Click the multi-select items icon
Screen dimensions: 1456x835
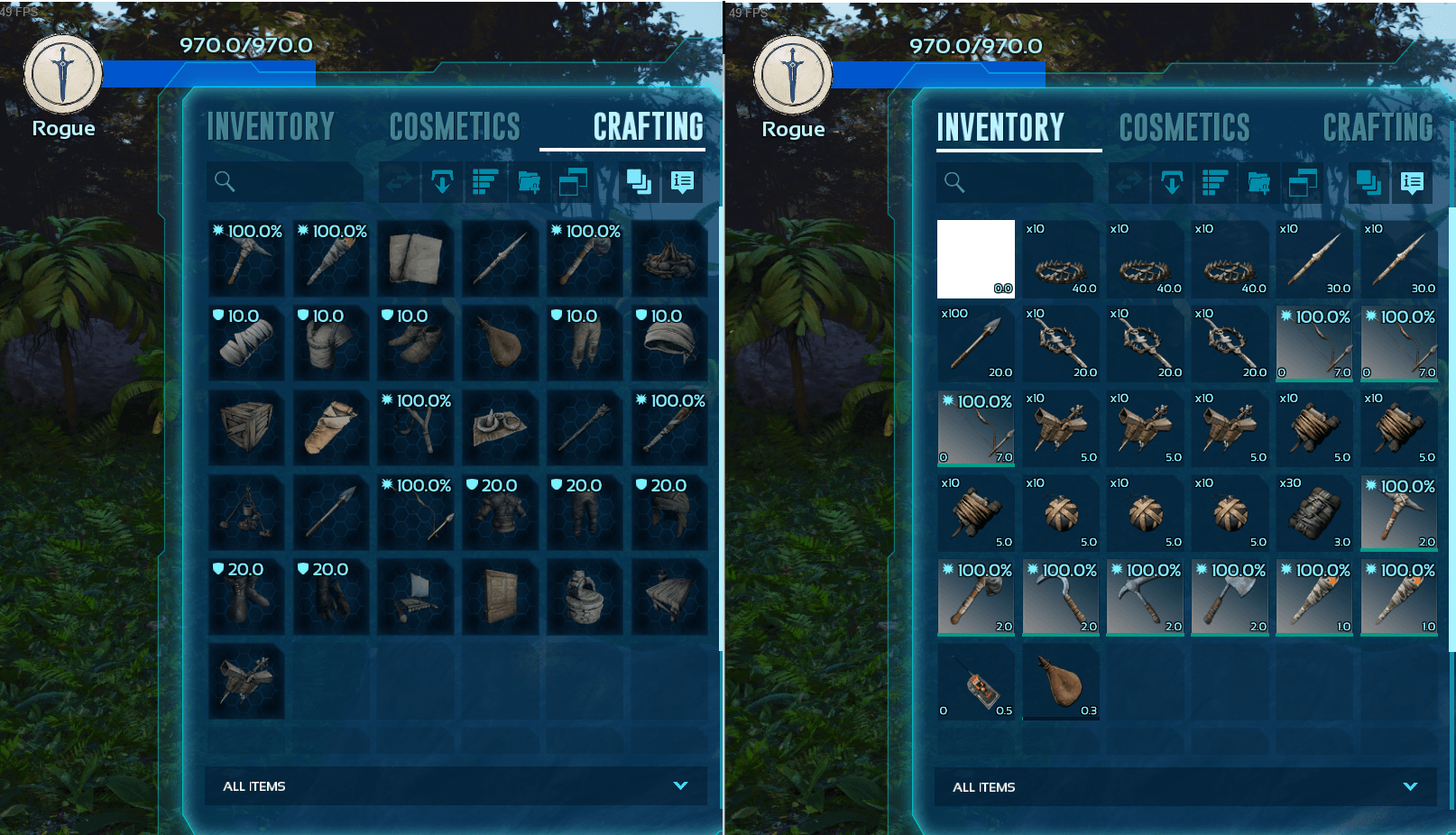640,182
